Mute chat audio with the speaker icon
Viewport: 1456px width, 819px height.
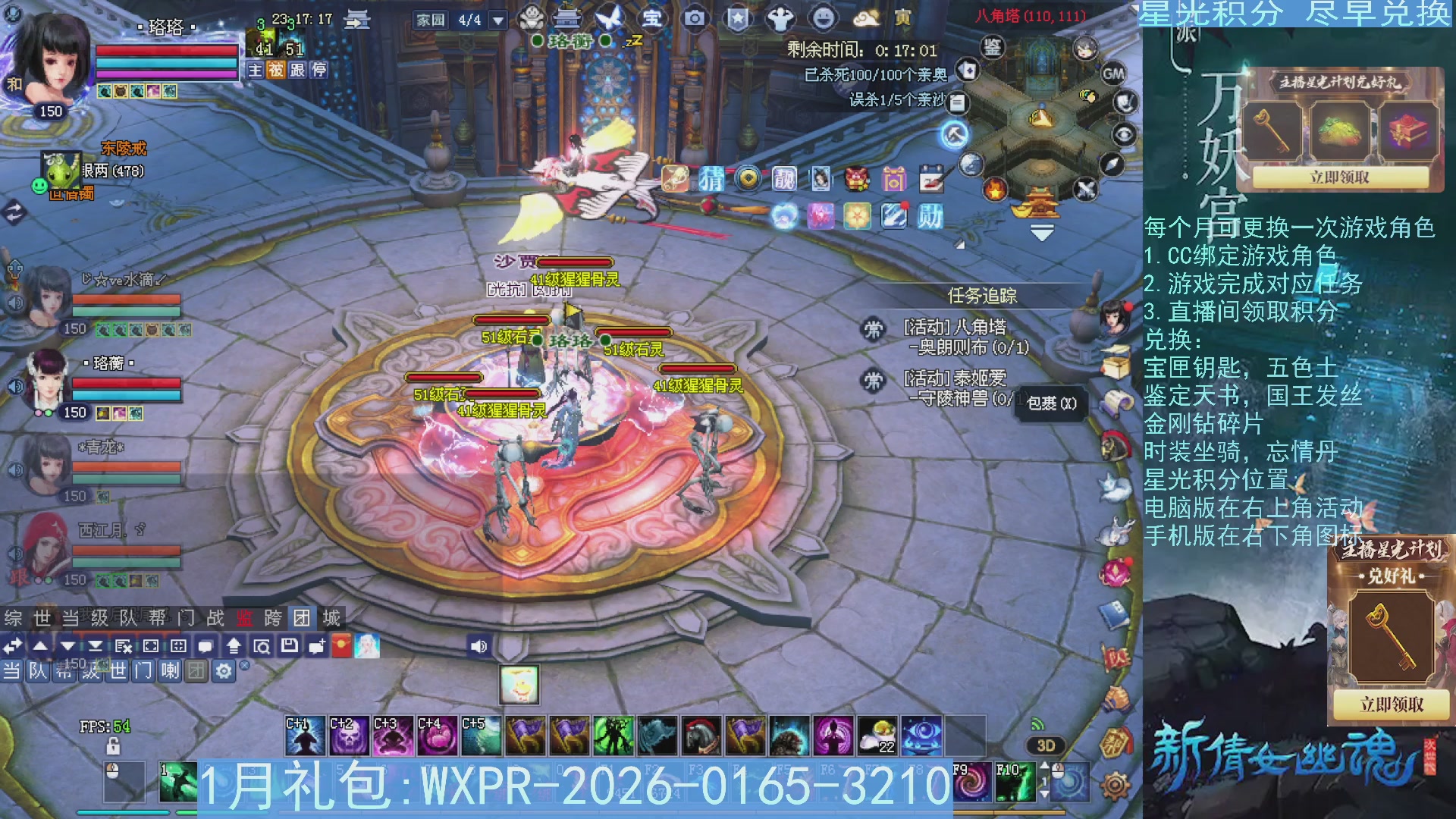coord(478,645)
